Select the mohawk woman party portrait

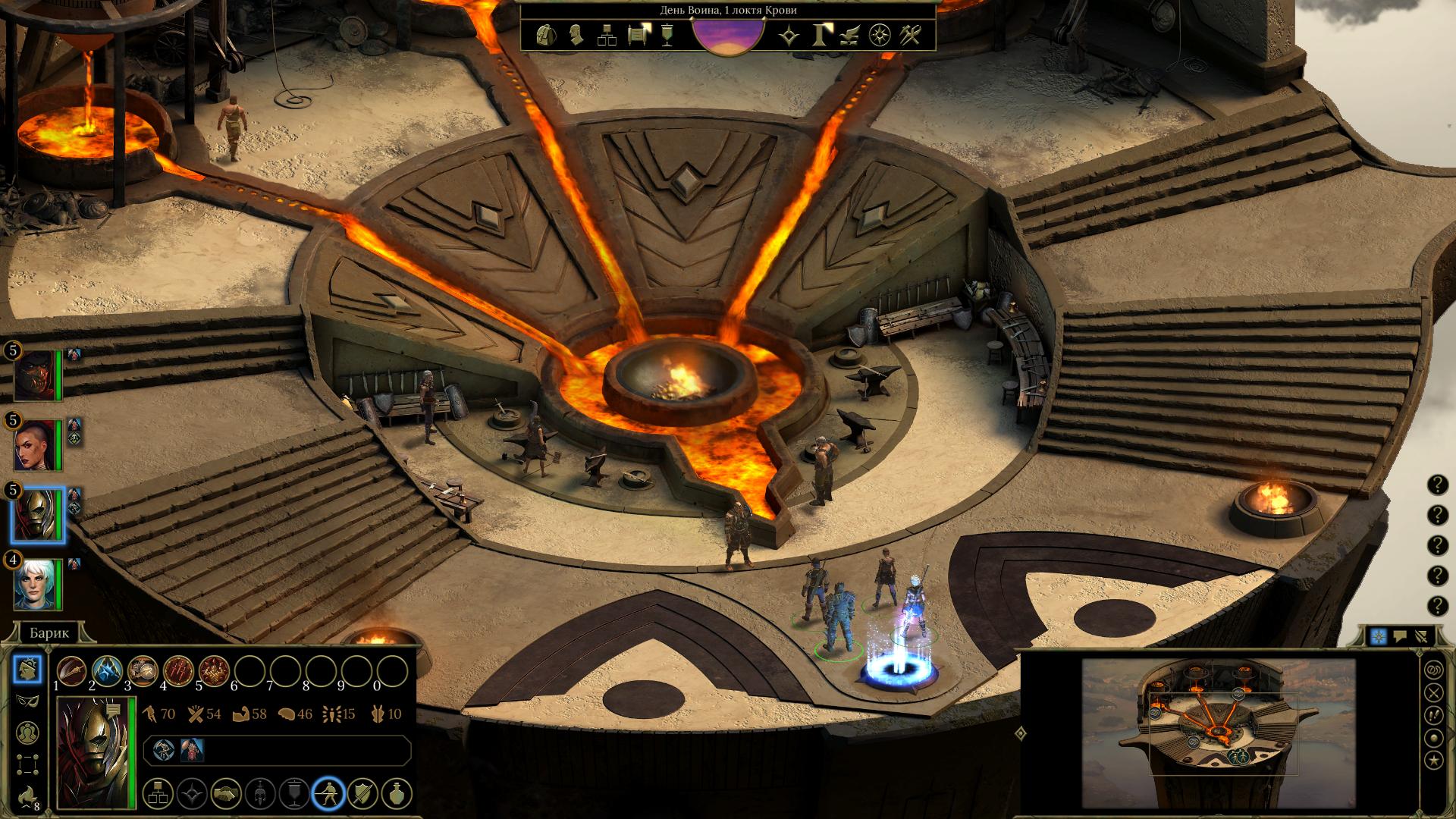(36, 445)
